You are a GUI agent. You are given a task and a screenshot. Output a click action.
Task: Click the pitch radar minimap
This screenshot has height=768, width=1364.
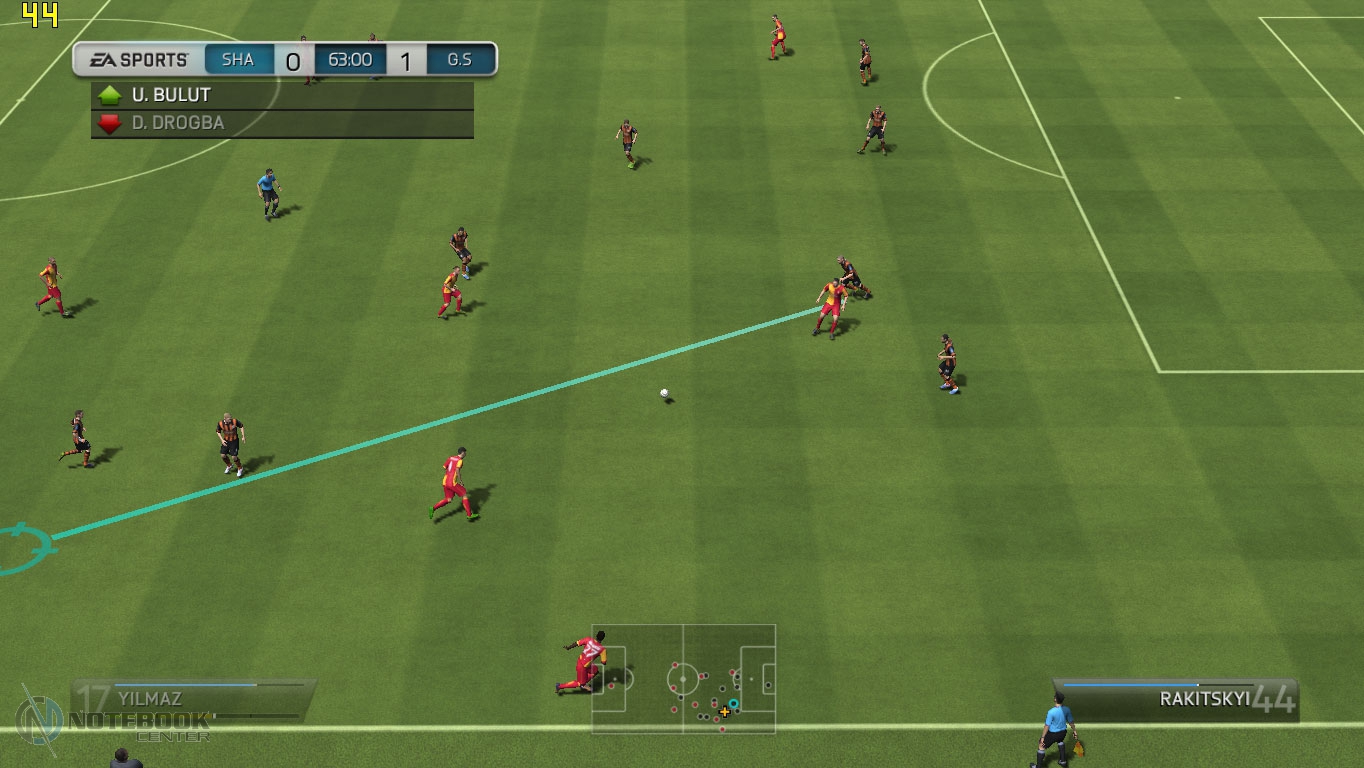(x=684, y=679)
